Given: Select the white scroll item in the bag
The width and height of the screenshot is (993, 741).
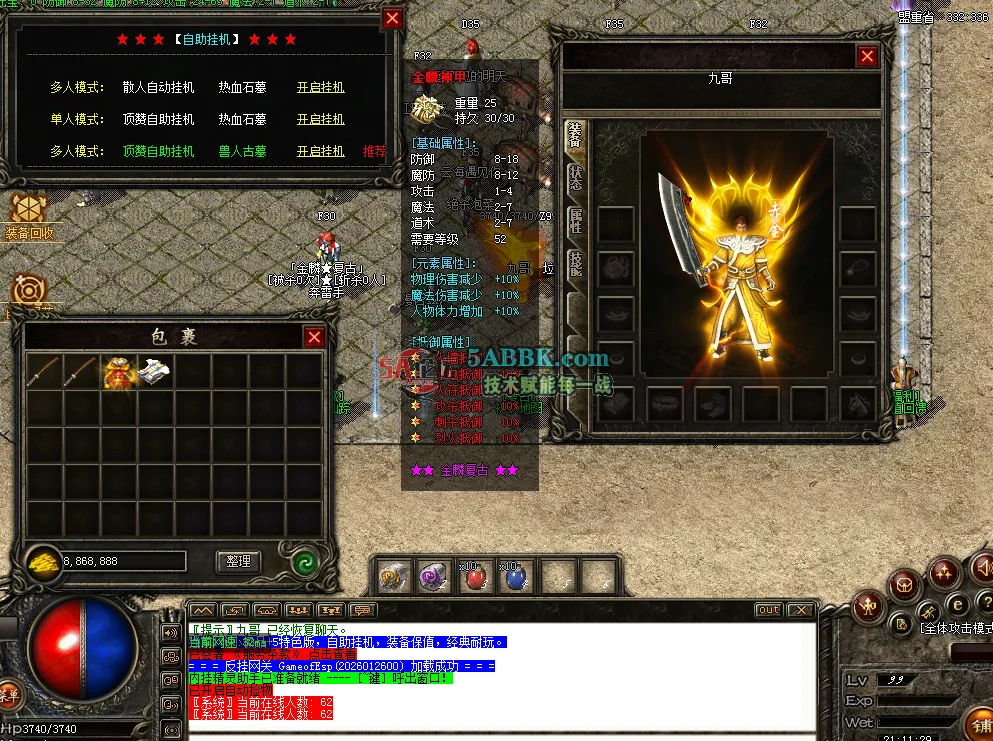Looking at the screenshot, I should [154, 372].
